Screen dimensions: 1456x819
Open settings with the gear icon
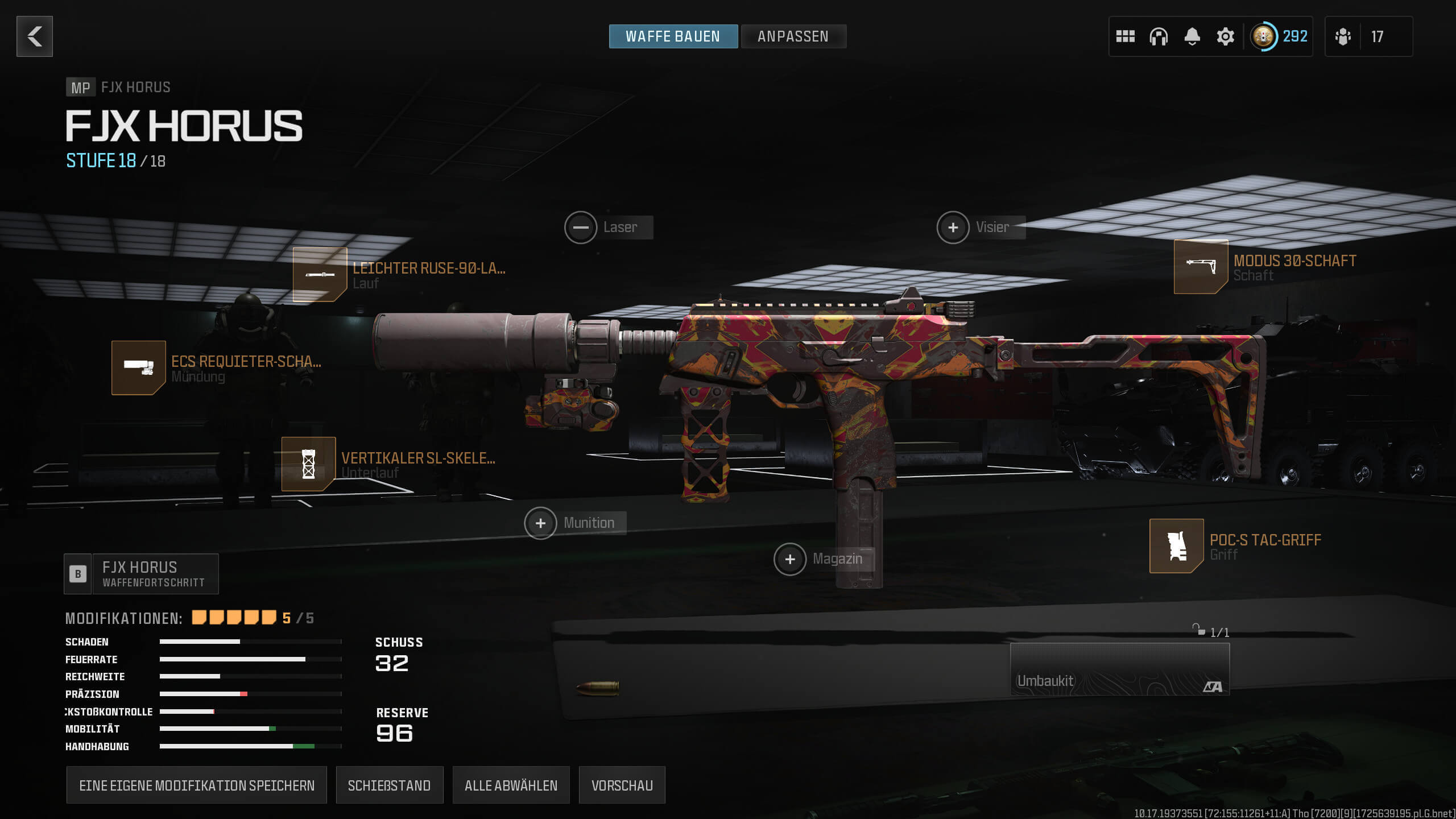[1225, 36]
